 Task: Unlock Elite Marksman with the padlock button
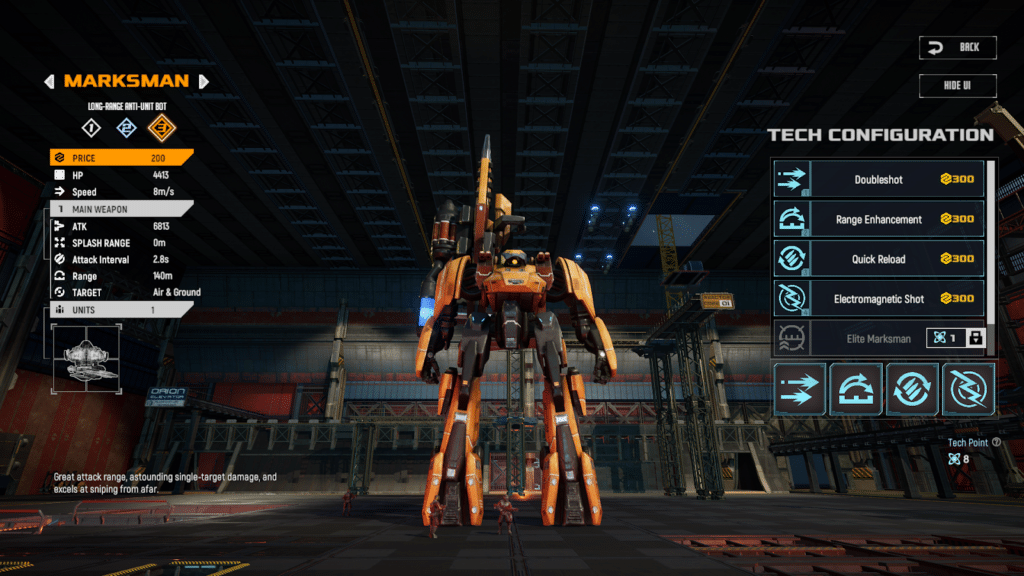click(x=975, y=338)
